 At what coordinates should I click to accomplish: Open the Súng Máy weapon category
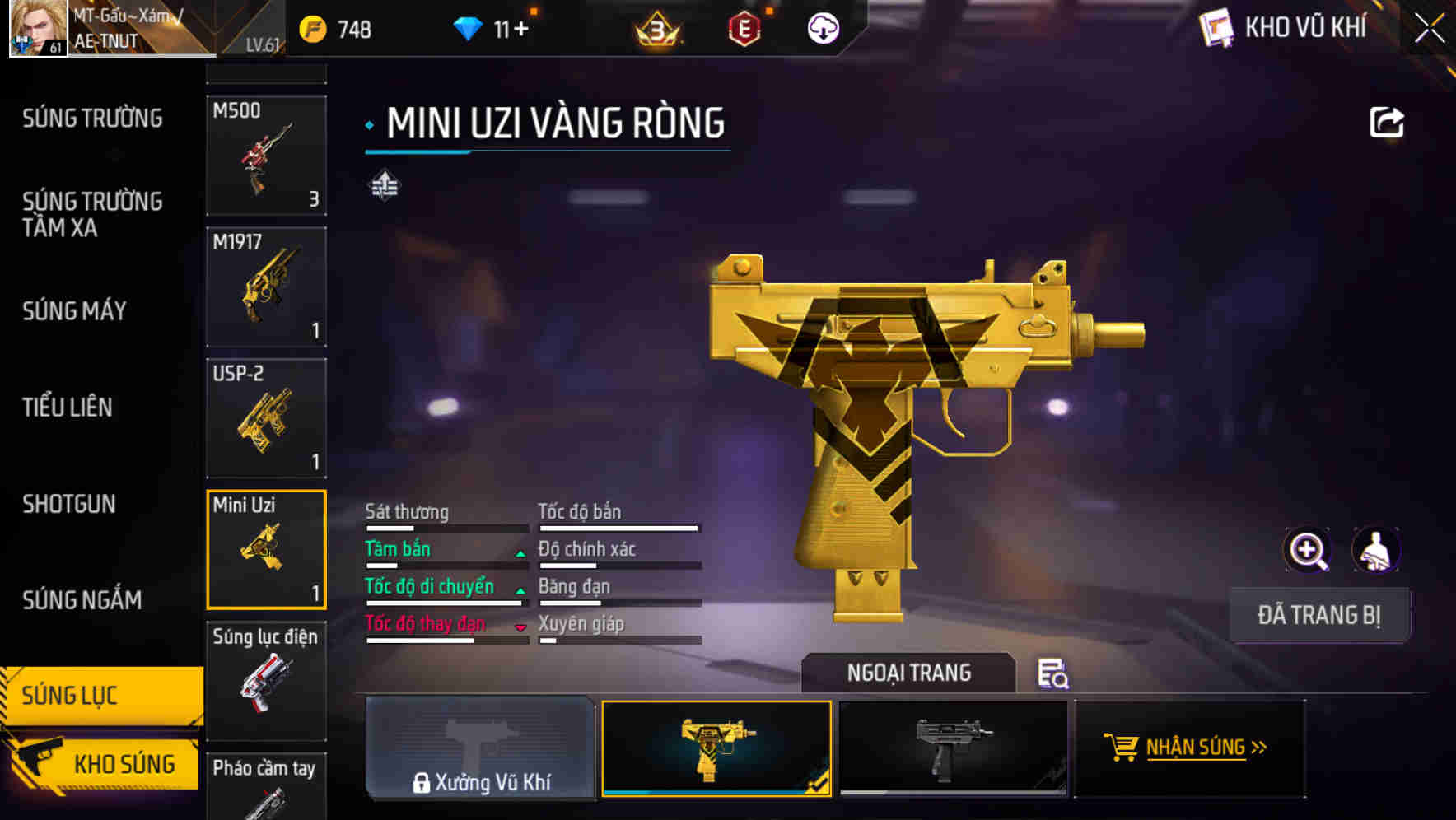(x=74, y=311)
